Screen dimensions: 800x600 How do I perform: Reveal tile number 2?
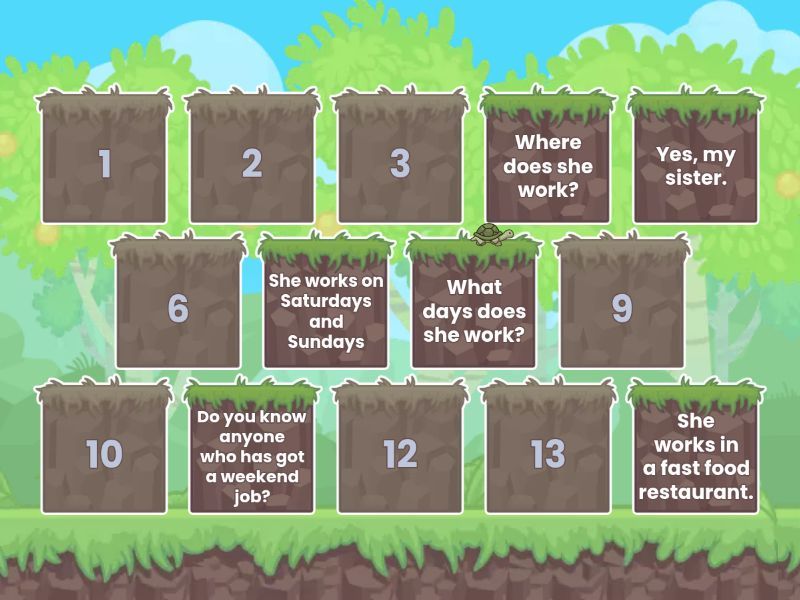click(x=252, y=163)
